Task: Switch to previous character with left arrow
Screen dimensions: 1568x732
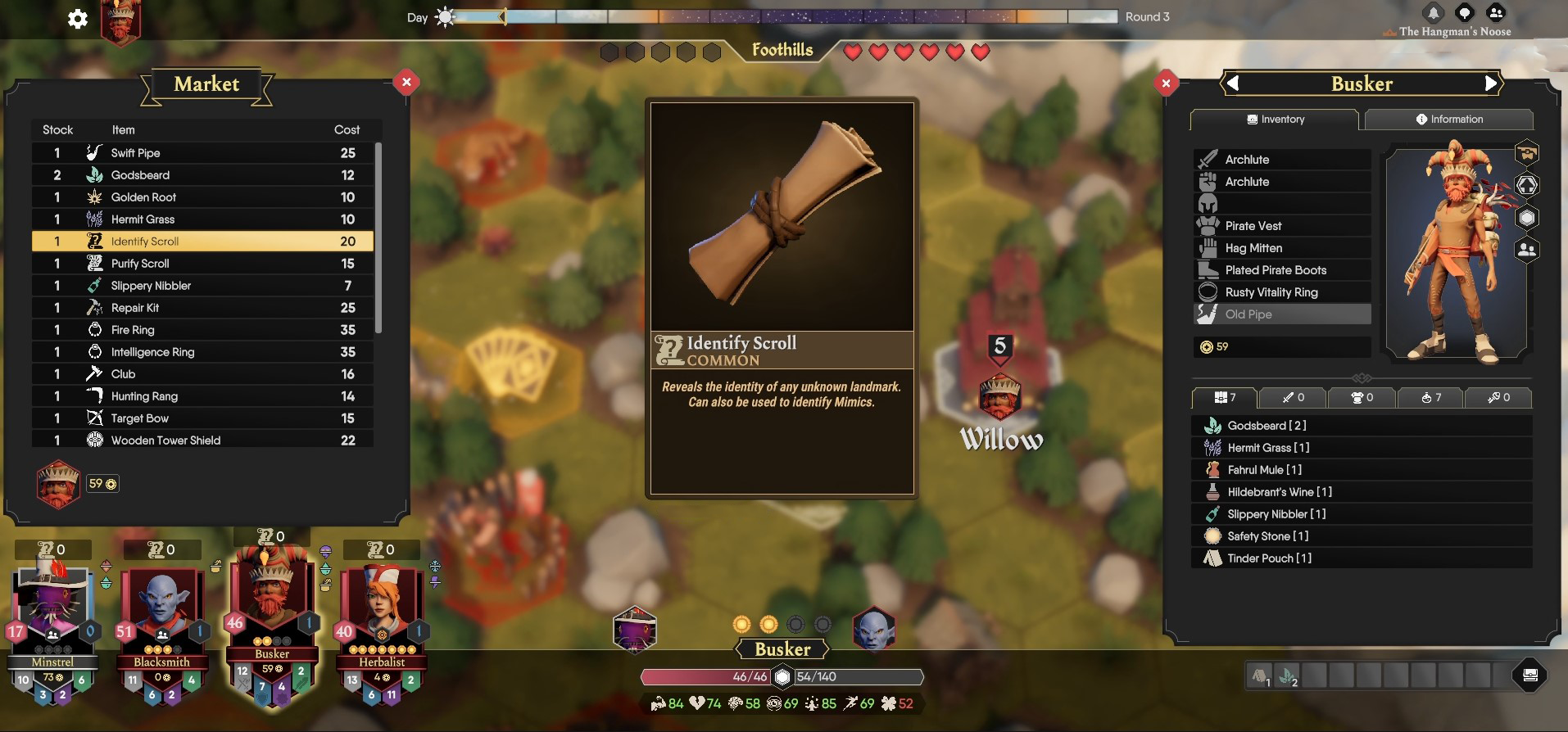Action: point(1233,83)
